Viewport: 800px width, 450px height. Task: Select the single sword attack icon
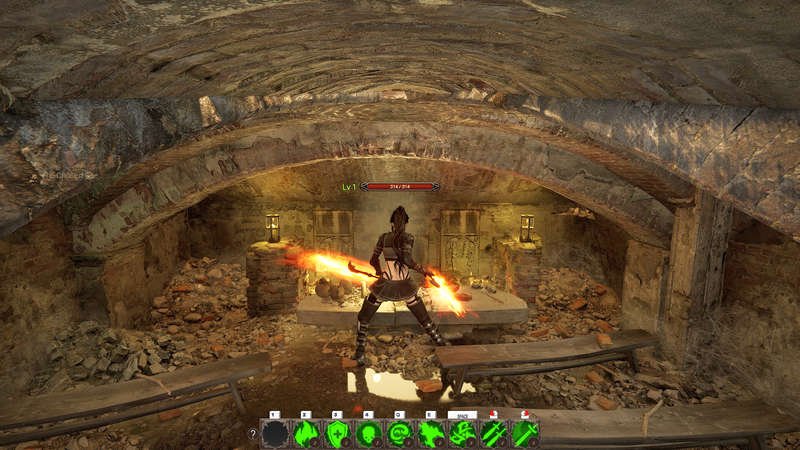(x=525, y=434)
